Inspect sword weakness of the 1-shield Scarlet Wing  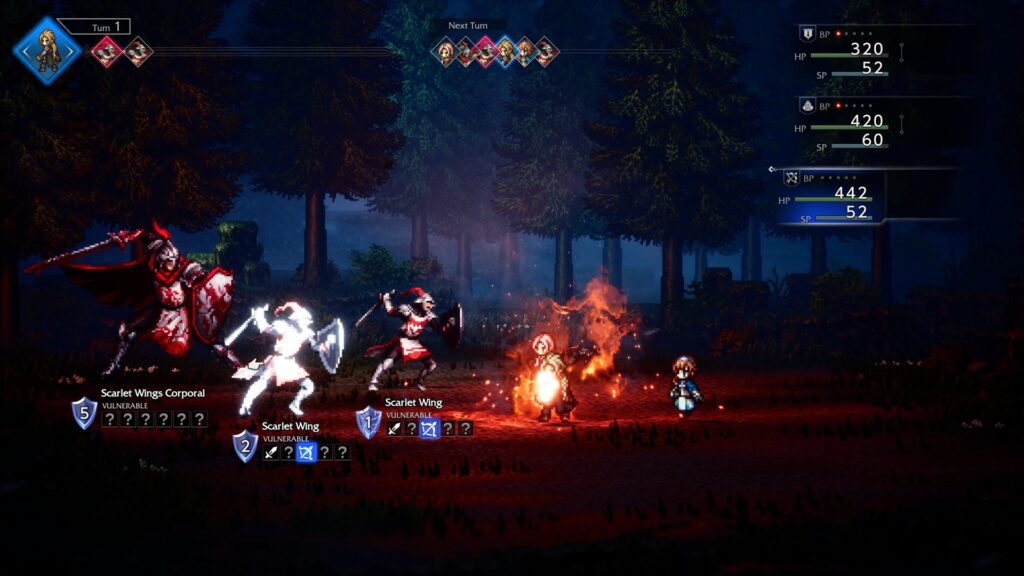(x=394, y=429)
